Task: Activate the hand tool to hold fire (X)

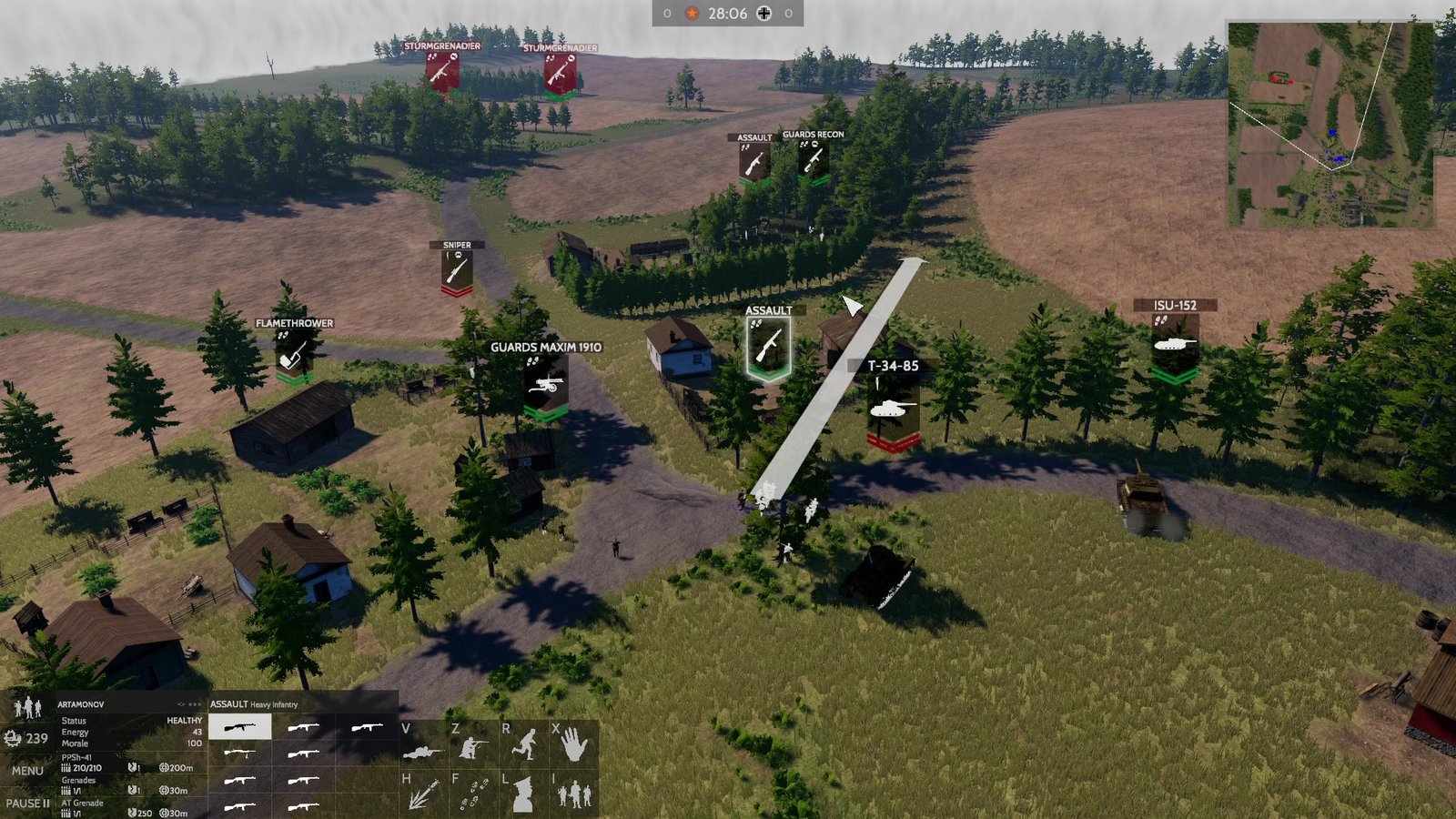Action: [573, 745]
